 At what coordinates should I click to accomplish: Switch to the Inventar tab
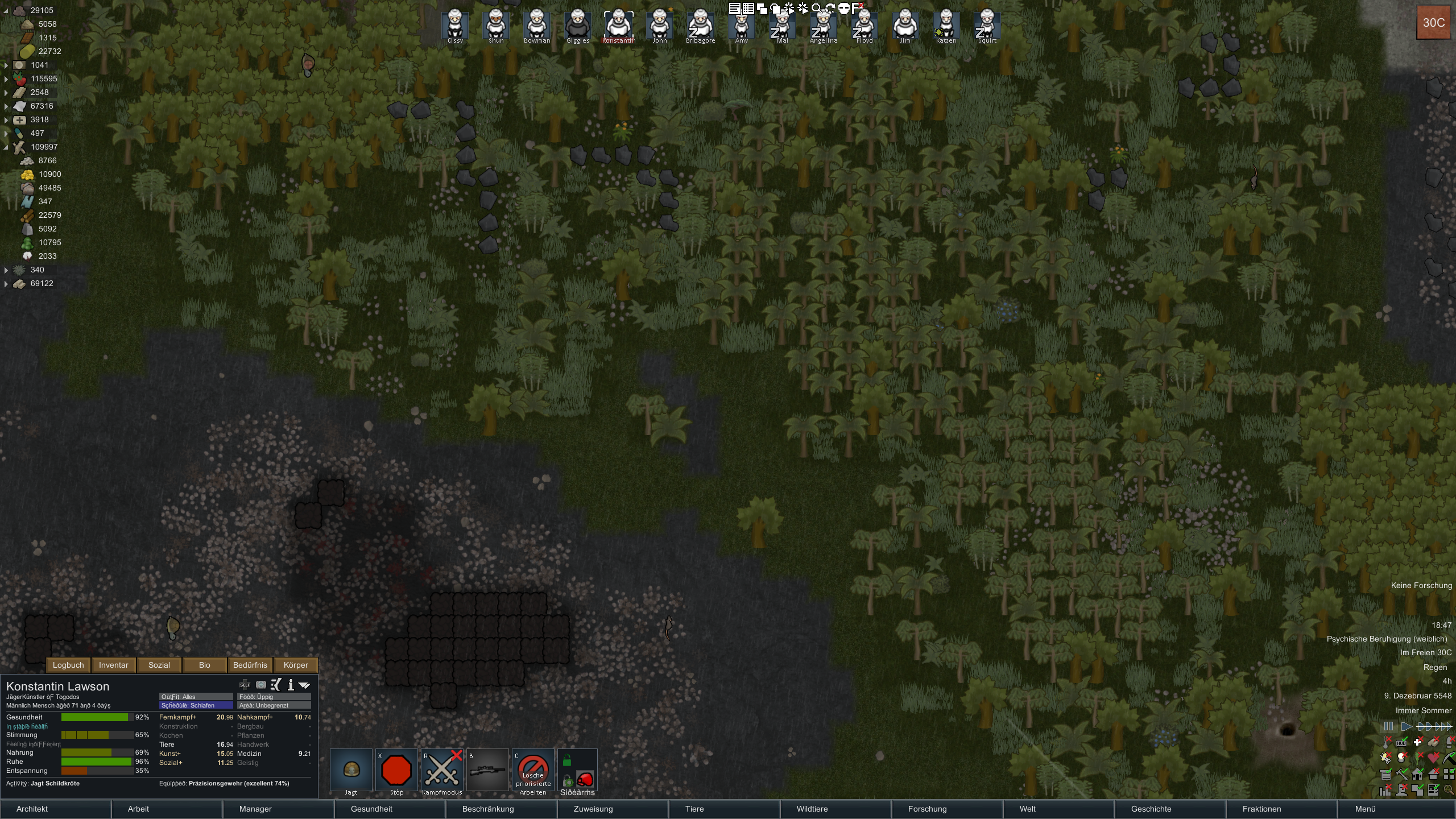point(114,665)
